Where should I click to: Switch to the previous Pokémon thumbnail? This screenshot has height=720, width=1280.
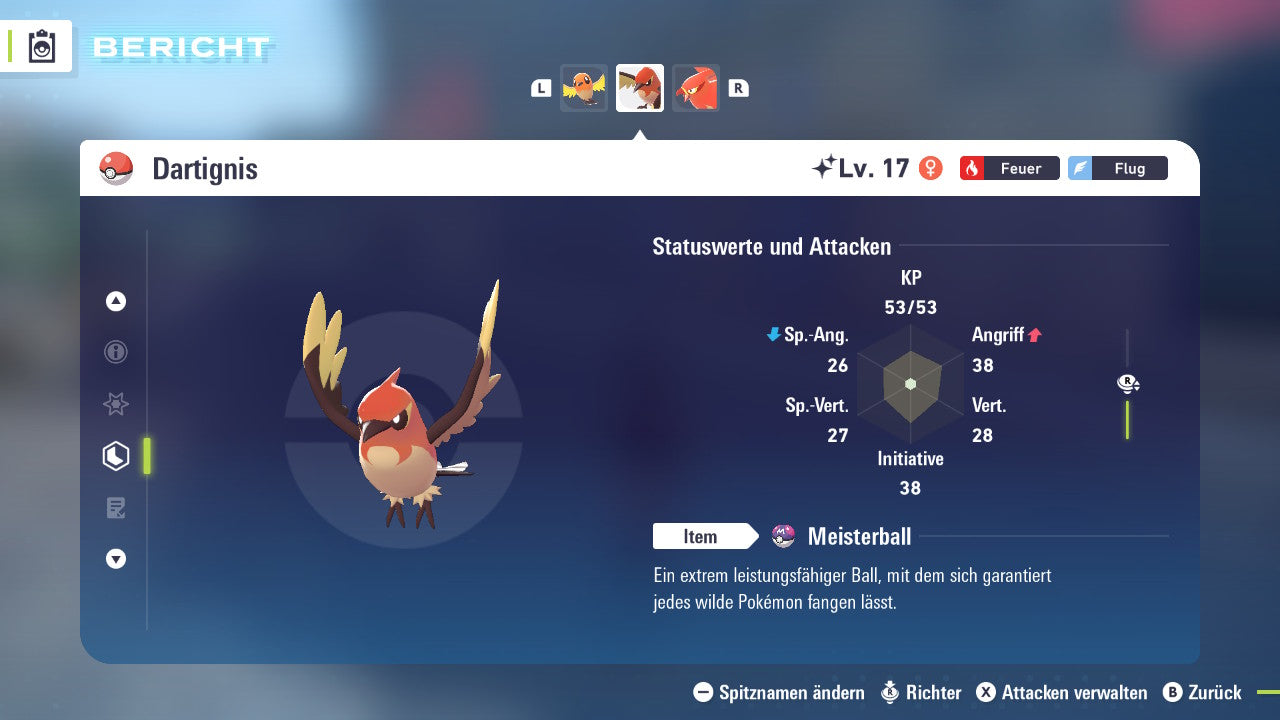584,88
